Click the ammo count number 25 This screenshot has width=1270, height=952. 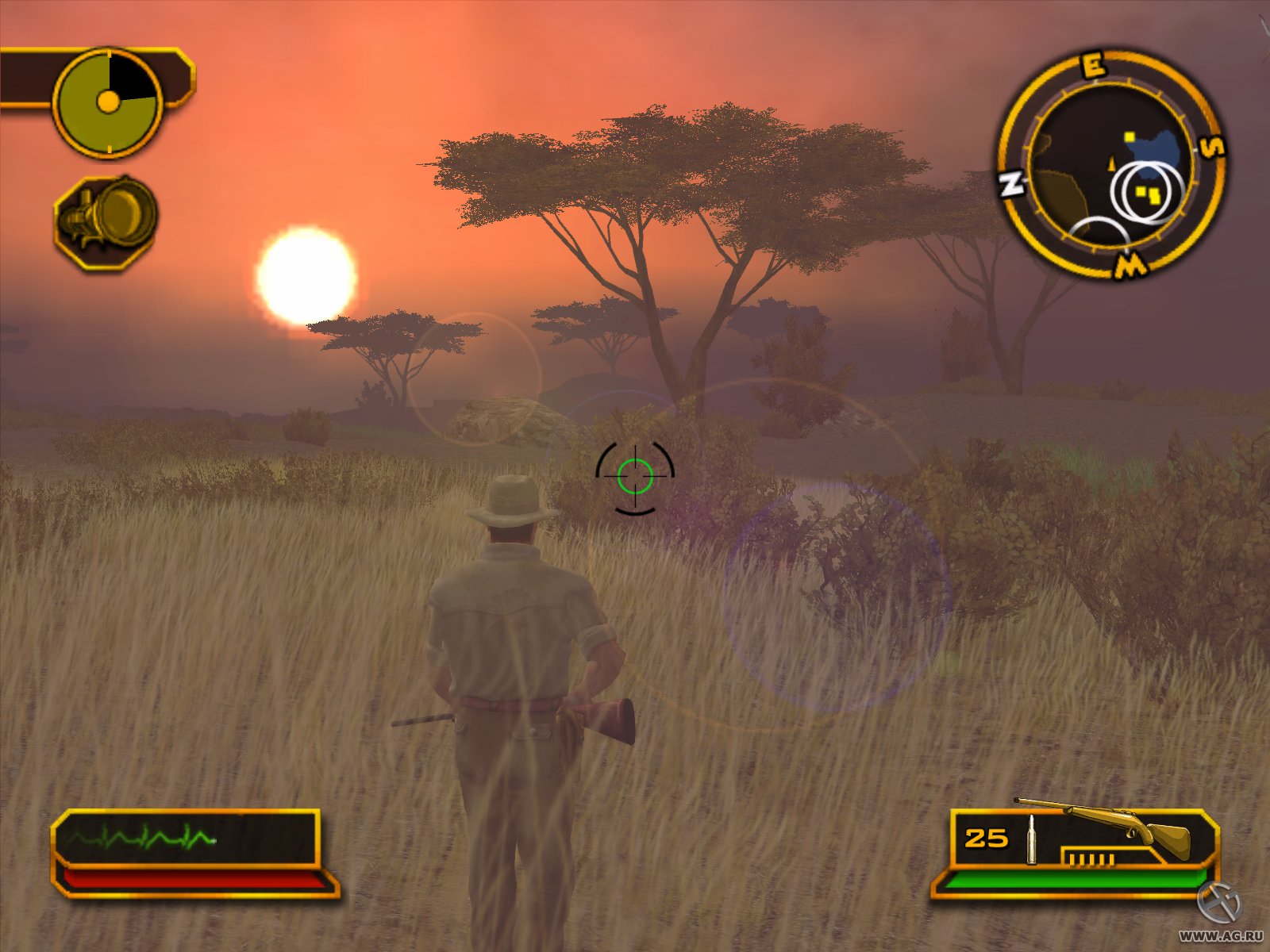(984, 837)
